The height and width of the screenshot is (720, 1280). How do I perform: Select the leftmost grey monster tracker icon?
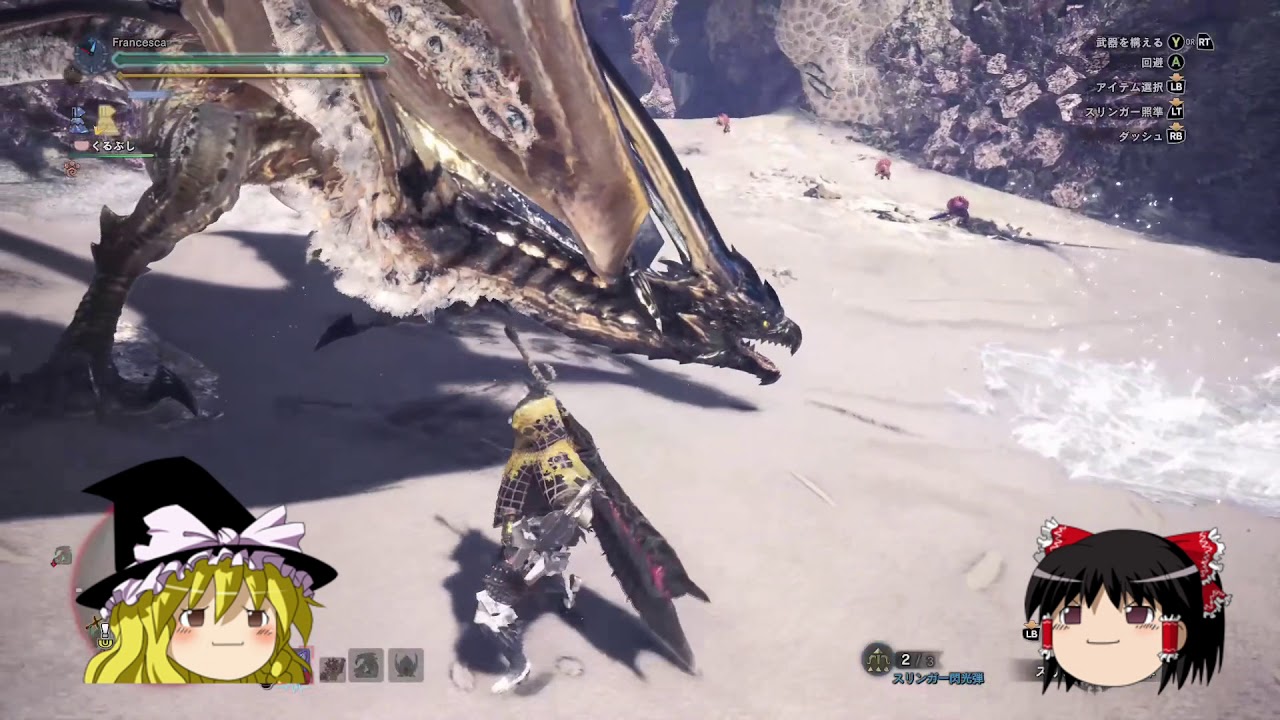pos(333,667)
